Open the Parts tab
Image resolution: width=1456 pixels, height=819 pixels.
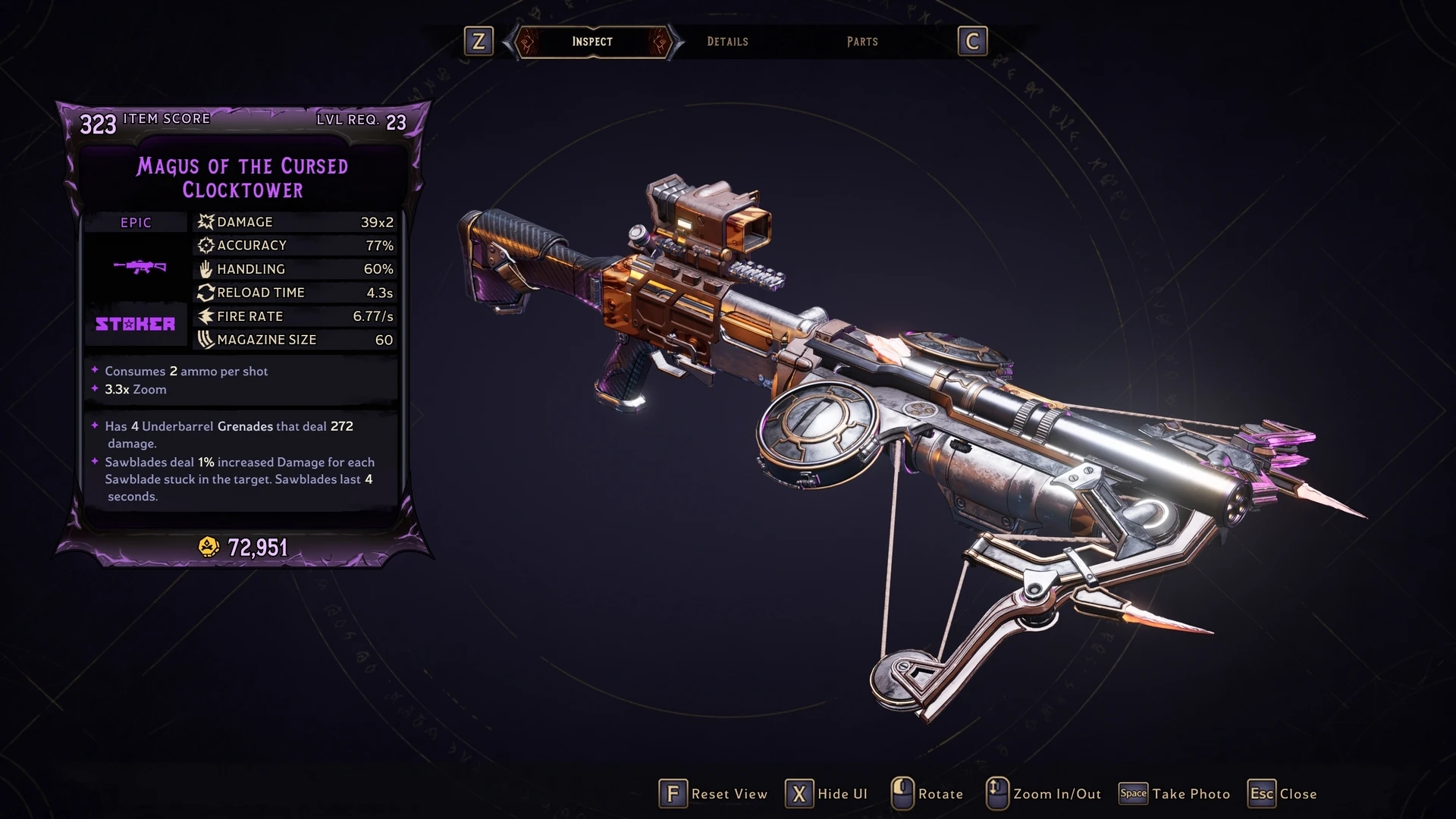pos(862,42)
